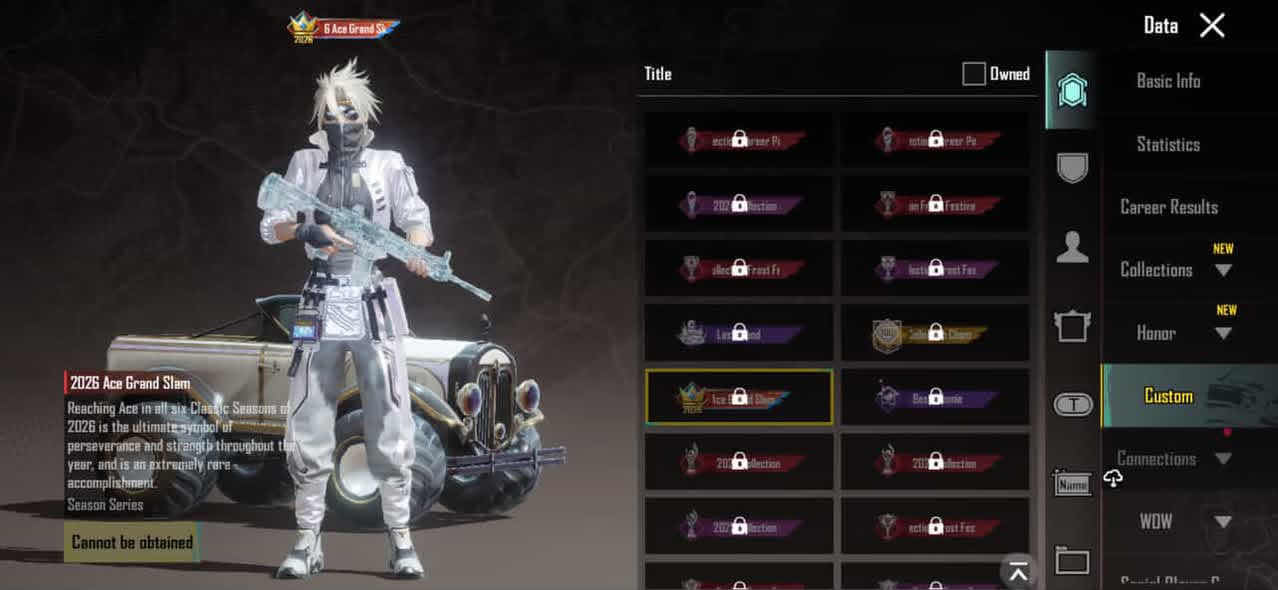Toggle the Owned filter checkbox
This screenshot has height=590, width=1278.
pos(974,74)
